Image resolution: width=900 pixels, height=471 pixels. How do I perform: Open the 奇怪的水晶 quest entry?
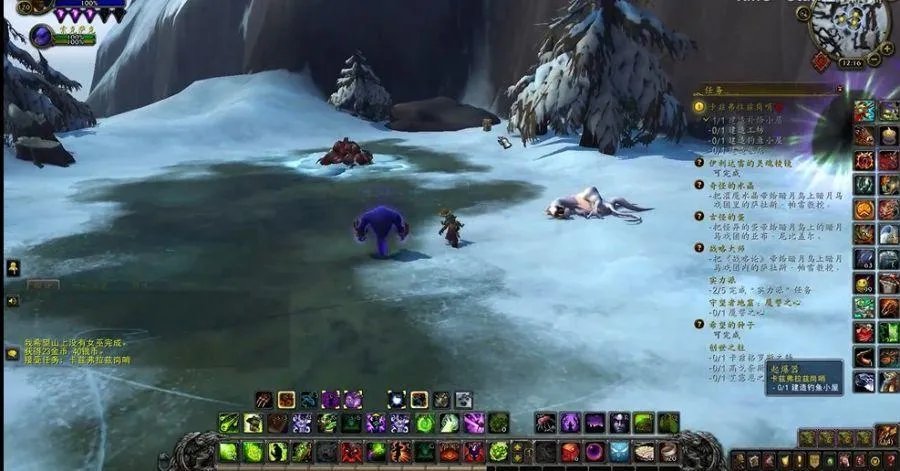click(x=728, y=185)
